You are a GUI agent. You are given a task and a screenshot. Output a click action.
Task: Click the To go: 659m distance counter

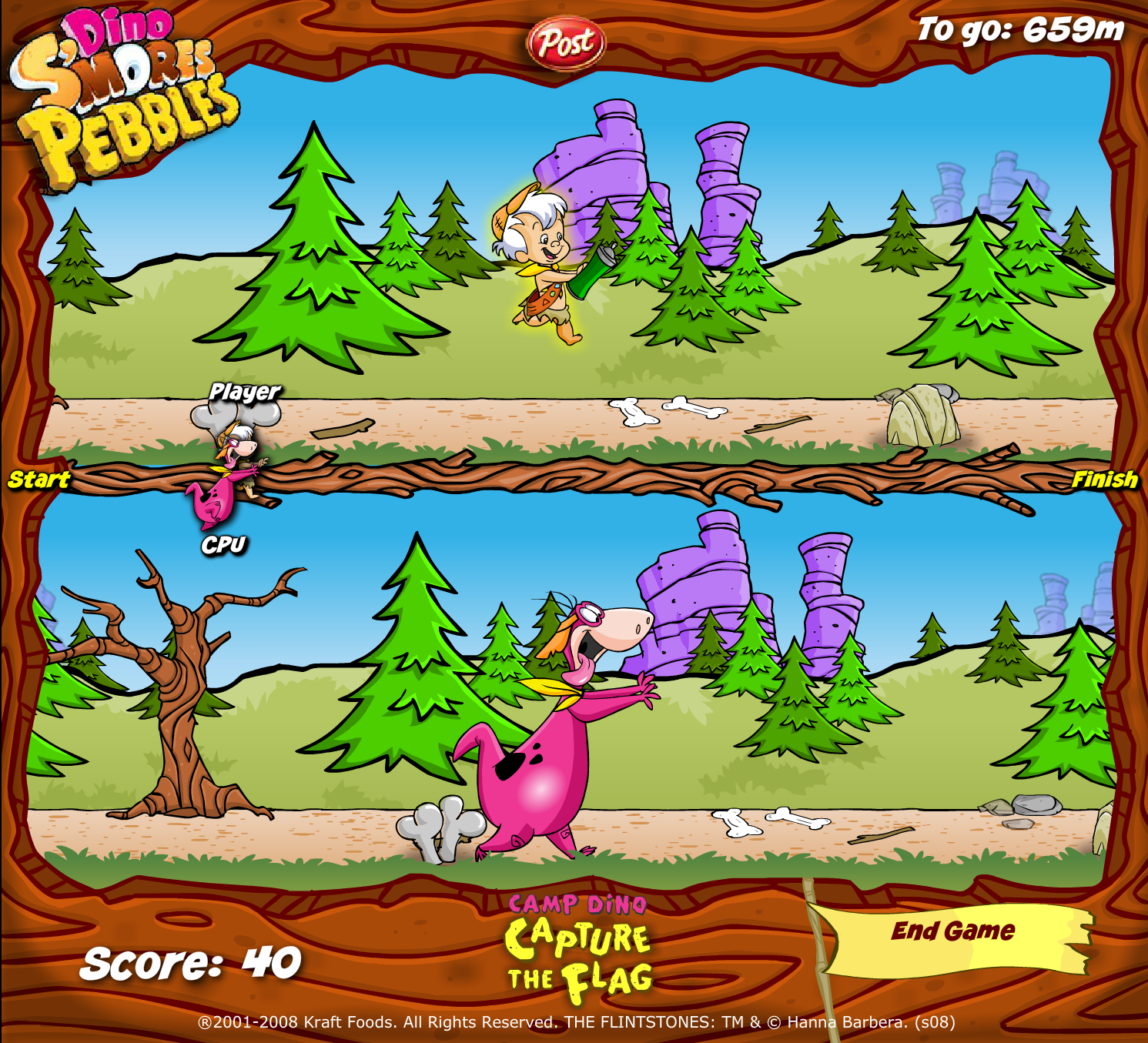pyautogui.click(x=1020, y=29)
